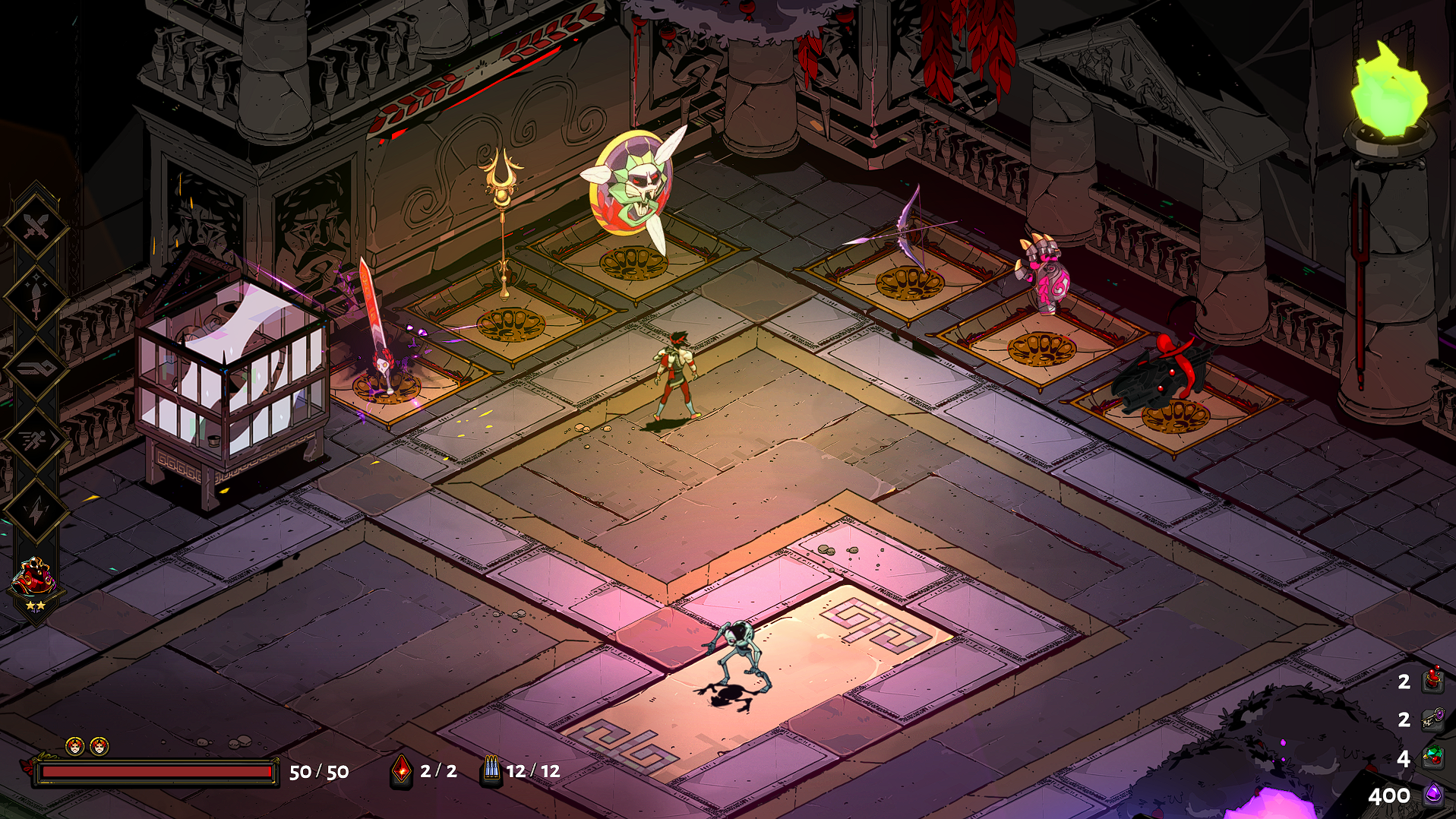
Task: Select the purple Darkness crystal icon
Action: point(1432,795)
